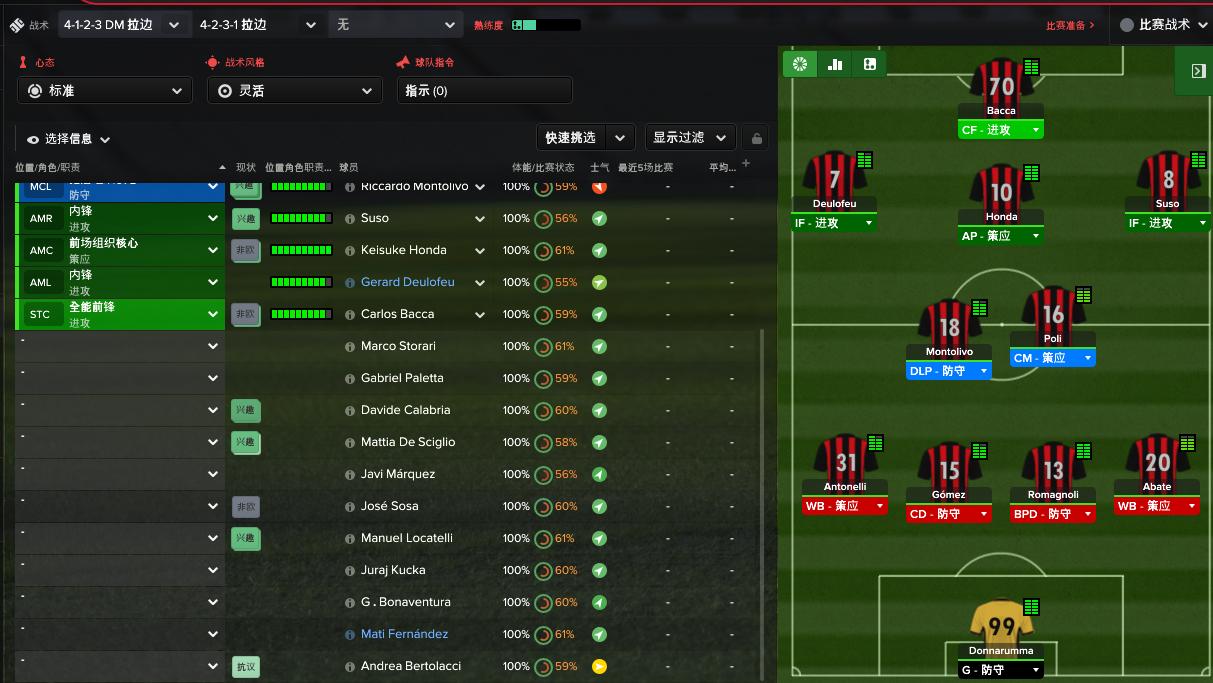Open the 显示过滤 filter dropdown

(x=689, y=138)
